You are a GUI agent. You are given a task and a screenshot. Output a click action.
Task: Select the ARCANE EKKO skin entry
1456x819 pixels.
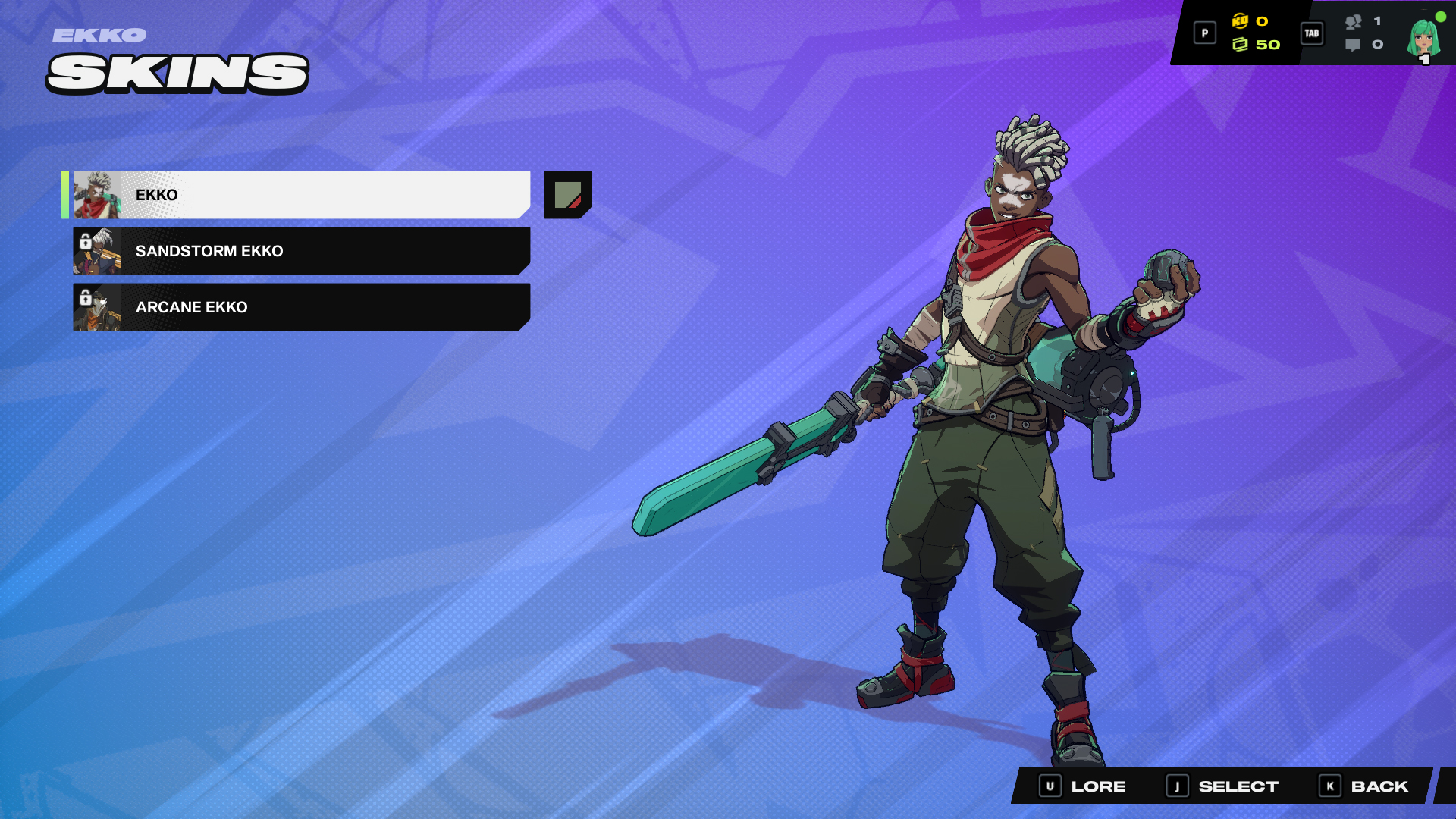click(303, 307)
